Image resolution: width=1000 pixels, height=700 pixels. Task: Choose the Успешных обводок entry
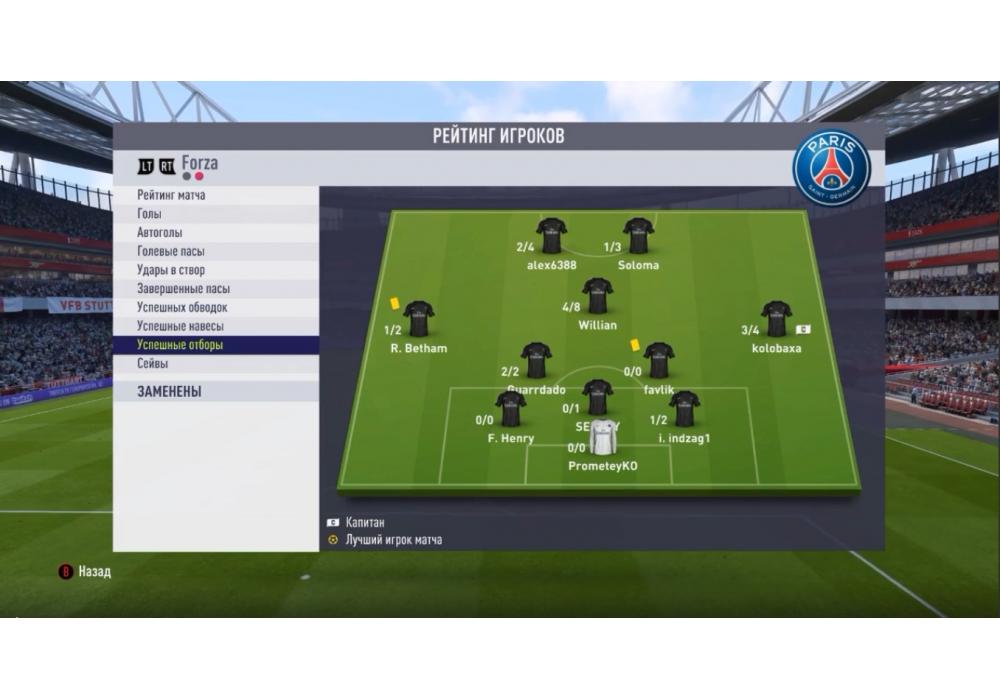[x=182, y=307]
